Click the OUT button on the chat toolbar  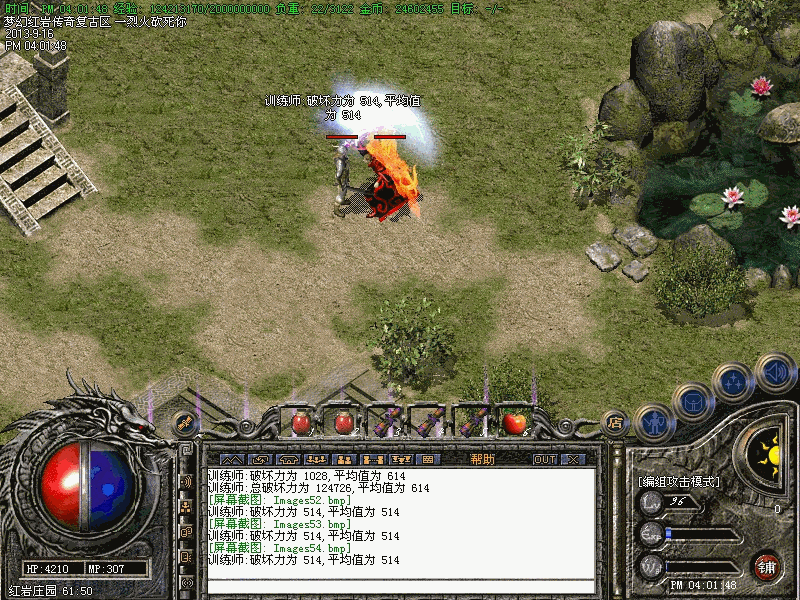point(544,459)
